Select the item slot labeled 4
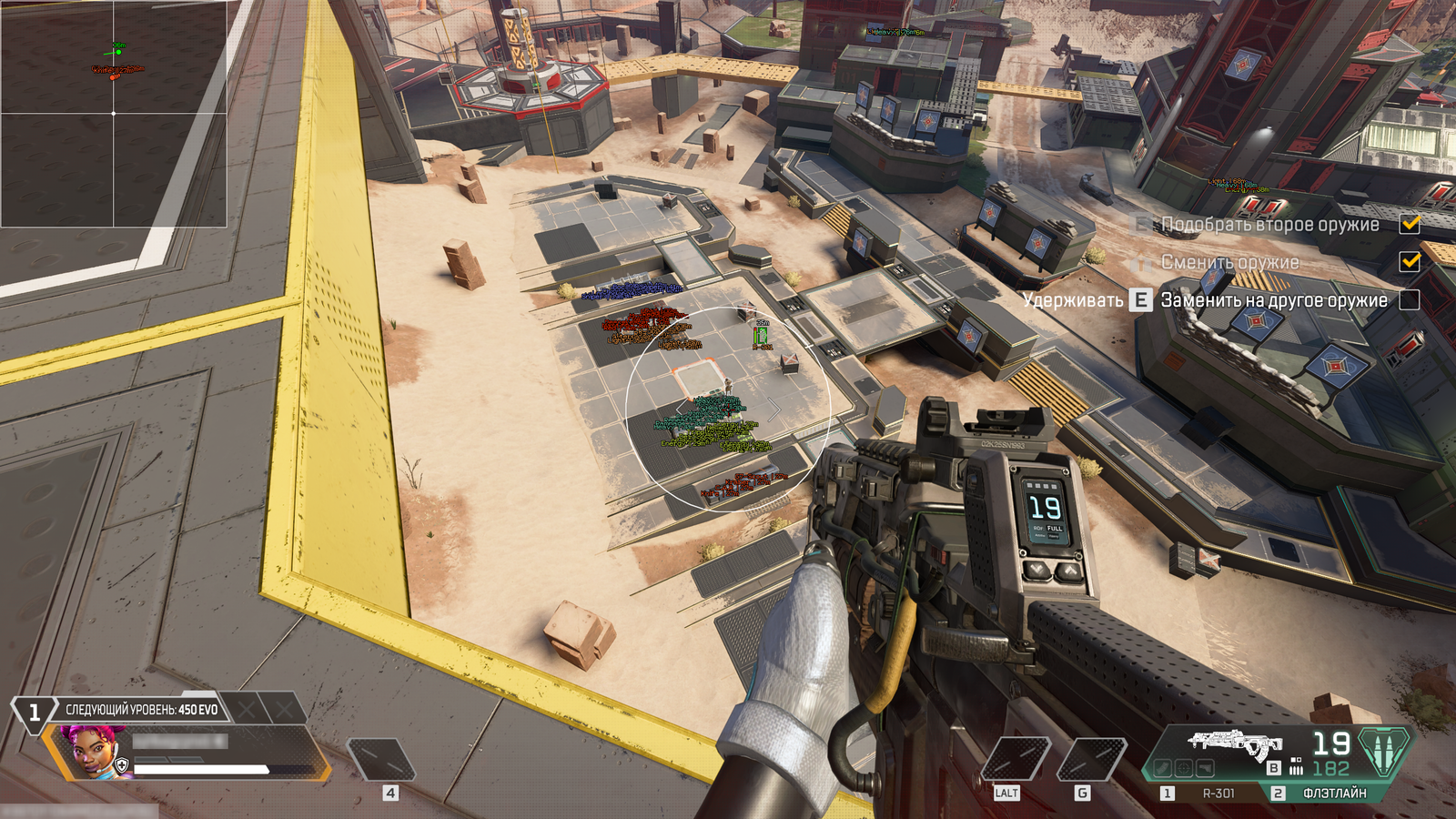1456x819 pixels. point(382,760)
